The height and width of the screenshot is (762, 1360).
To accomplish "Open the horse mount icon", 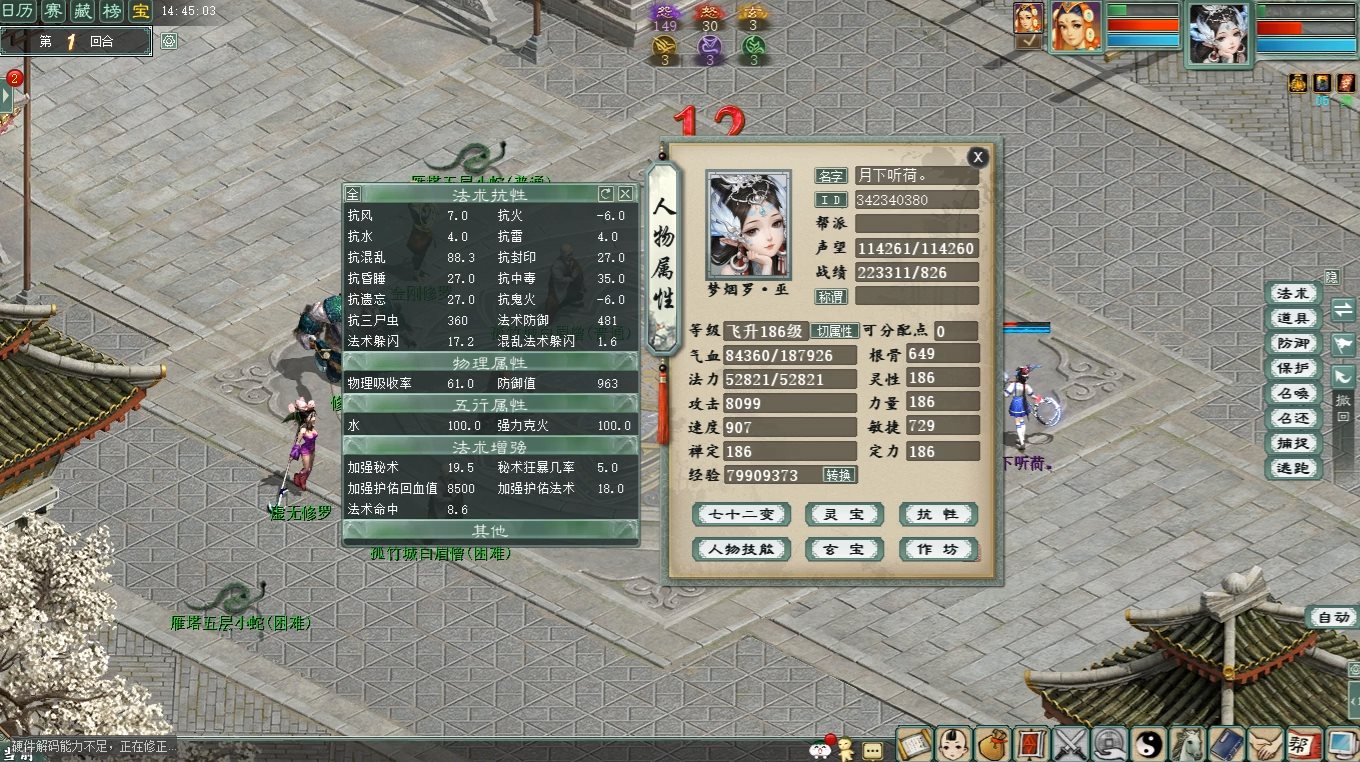I will 1187,744.
